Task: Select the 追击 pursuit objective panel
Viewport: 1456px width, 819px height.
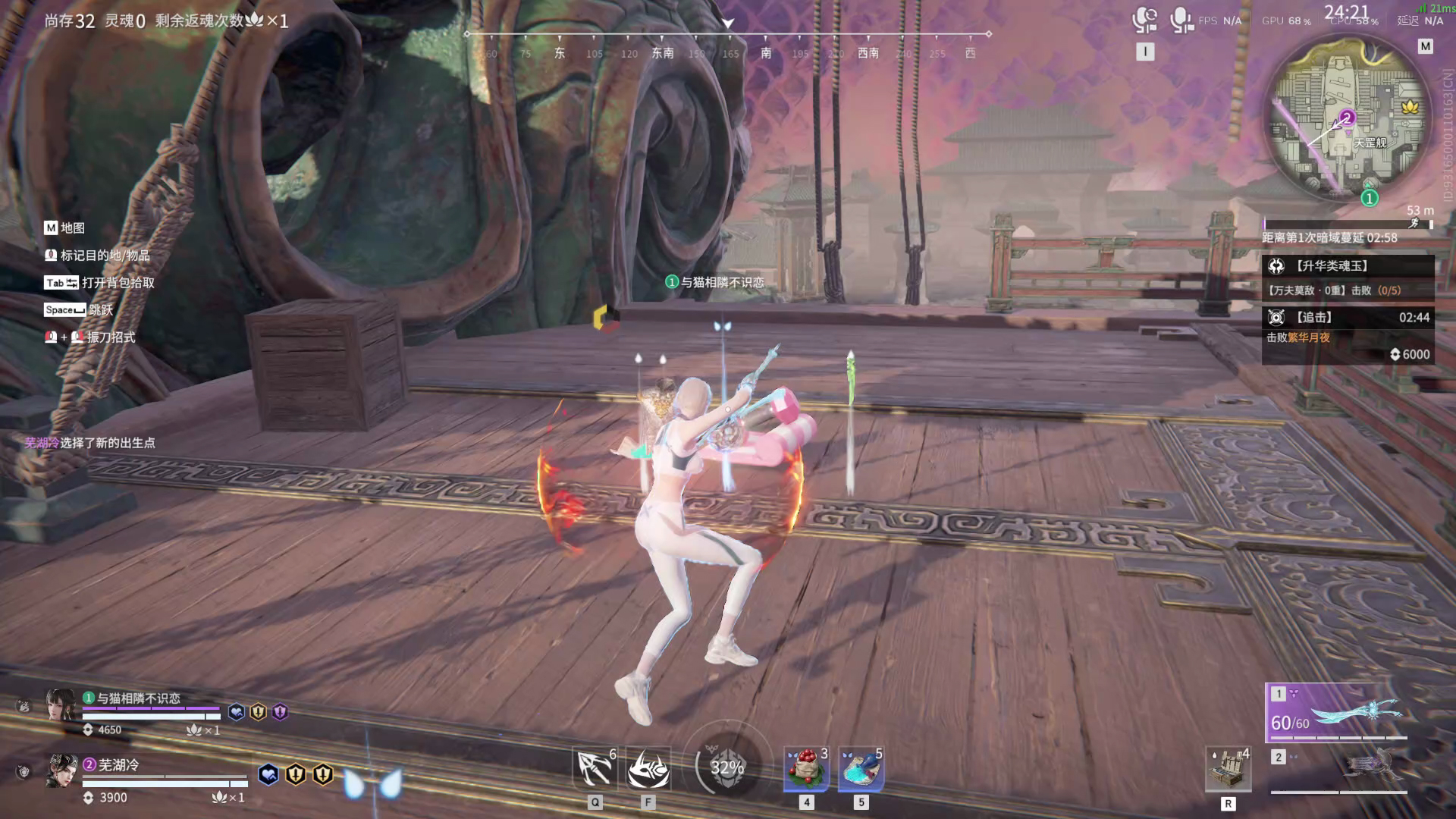Action: click(1348, 334)
